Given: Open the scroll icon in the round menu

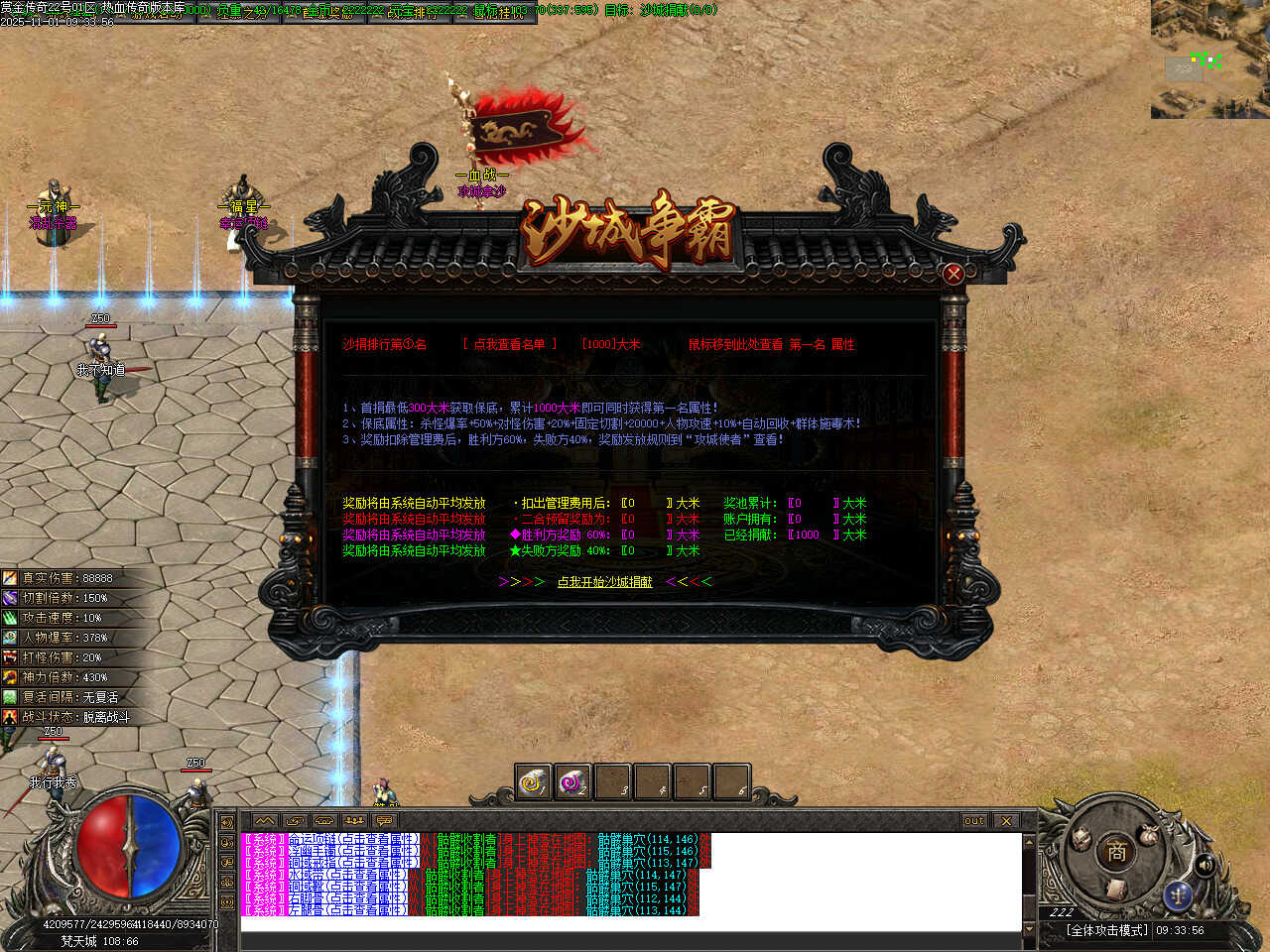Looking at the screenshot, I should point(1115,889).
